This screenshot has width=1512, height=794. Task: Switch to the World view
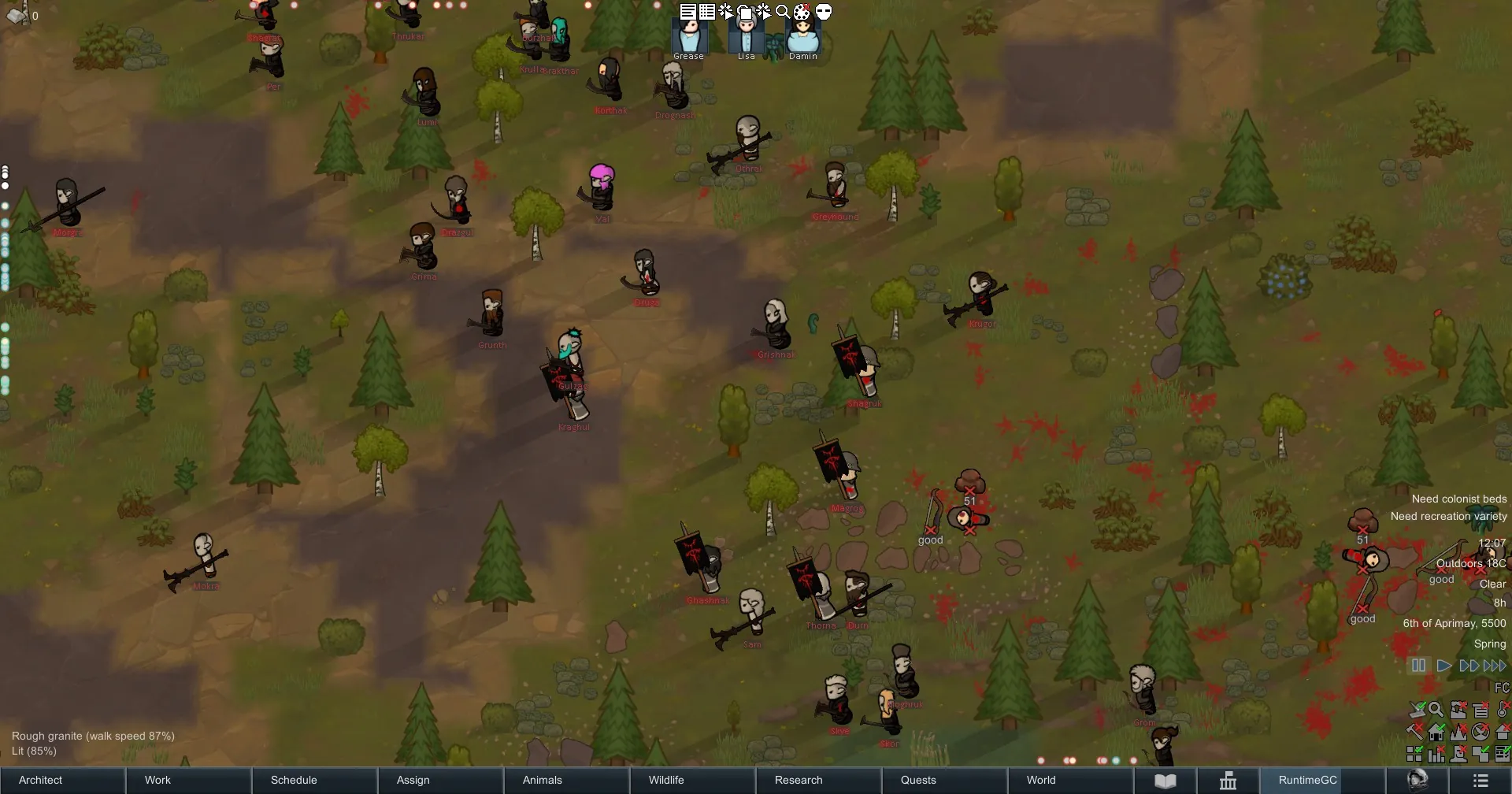(x=1041, y=780)
